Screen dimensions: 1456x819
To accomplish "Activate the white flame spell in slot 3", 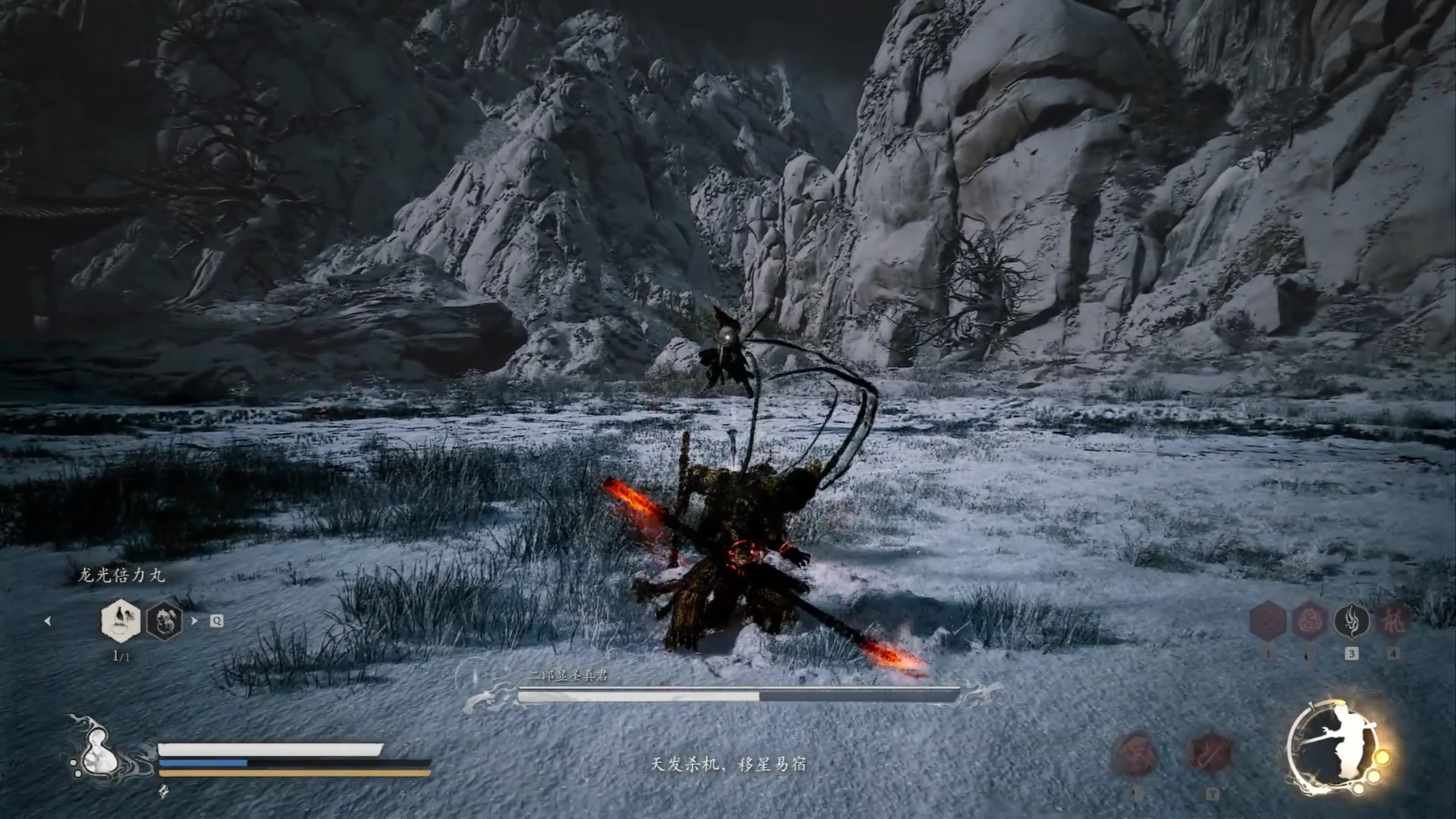I will point(1351,621).
